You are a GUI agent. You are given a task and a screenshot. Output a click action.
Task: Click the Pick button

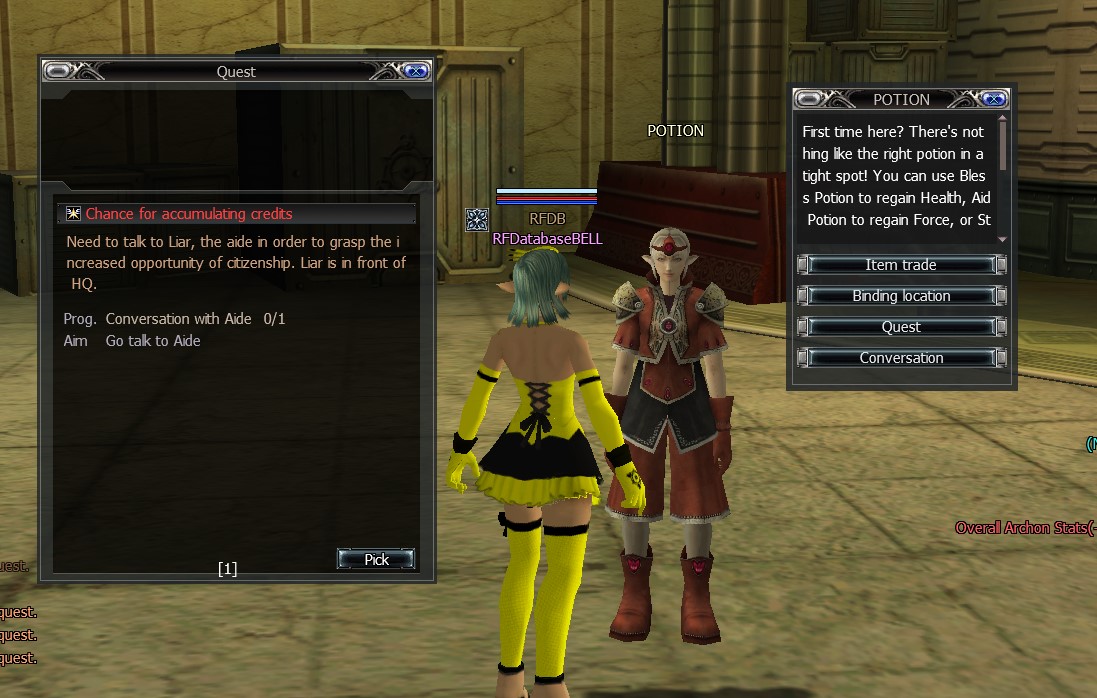tap(376, 559)
